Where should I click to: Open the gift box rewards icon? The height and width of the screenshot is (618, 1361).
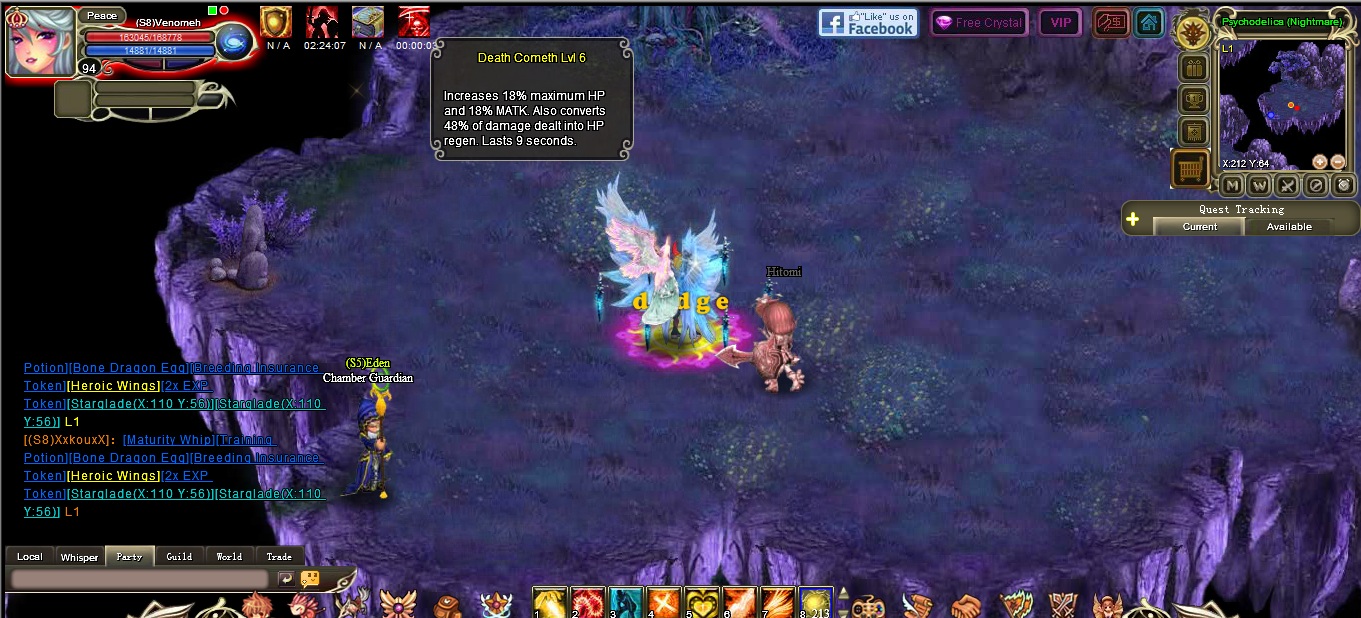click(1194, 69)
